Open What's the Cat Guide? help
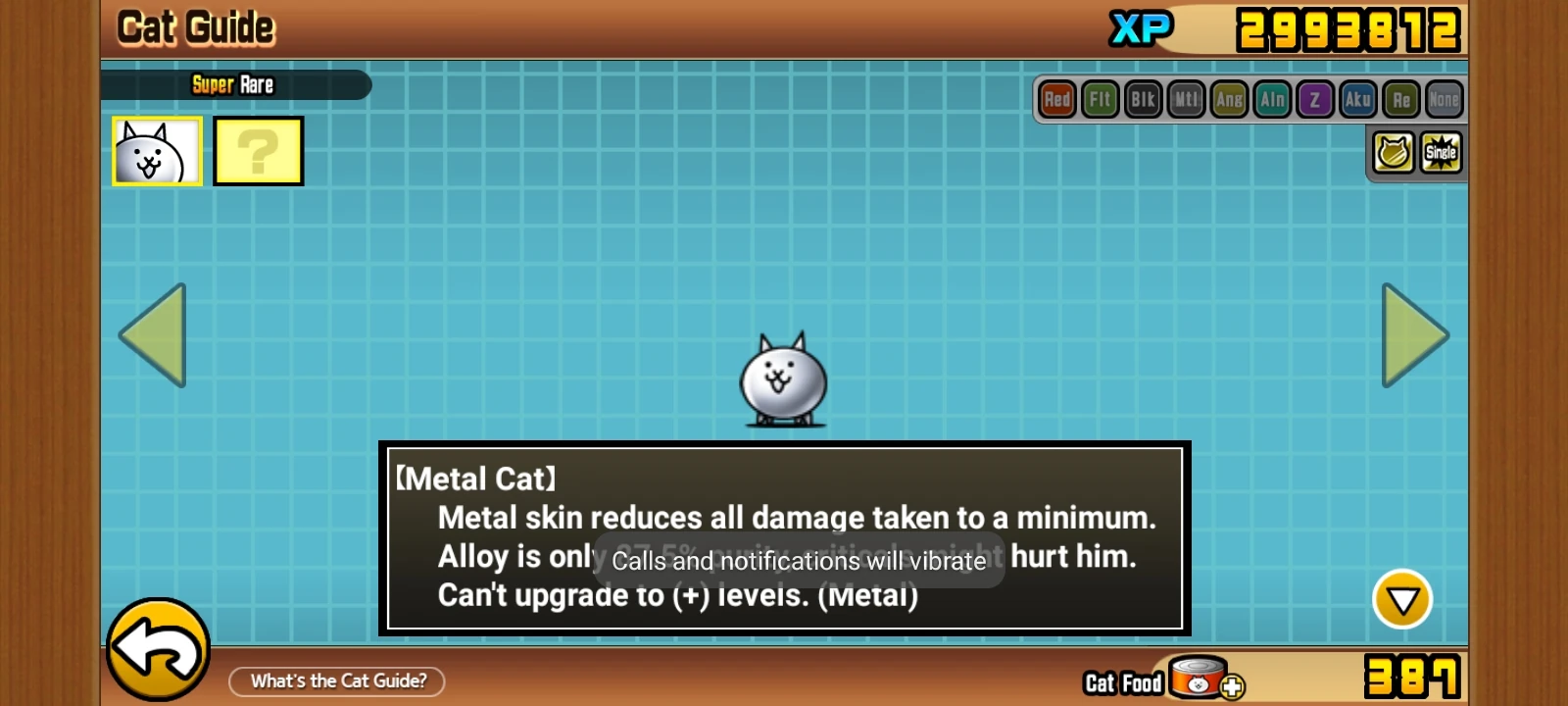 (x=337, y=681)
